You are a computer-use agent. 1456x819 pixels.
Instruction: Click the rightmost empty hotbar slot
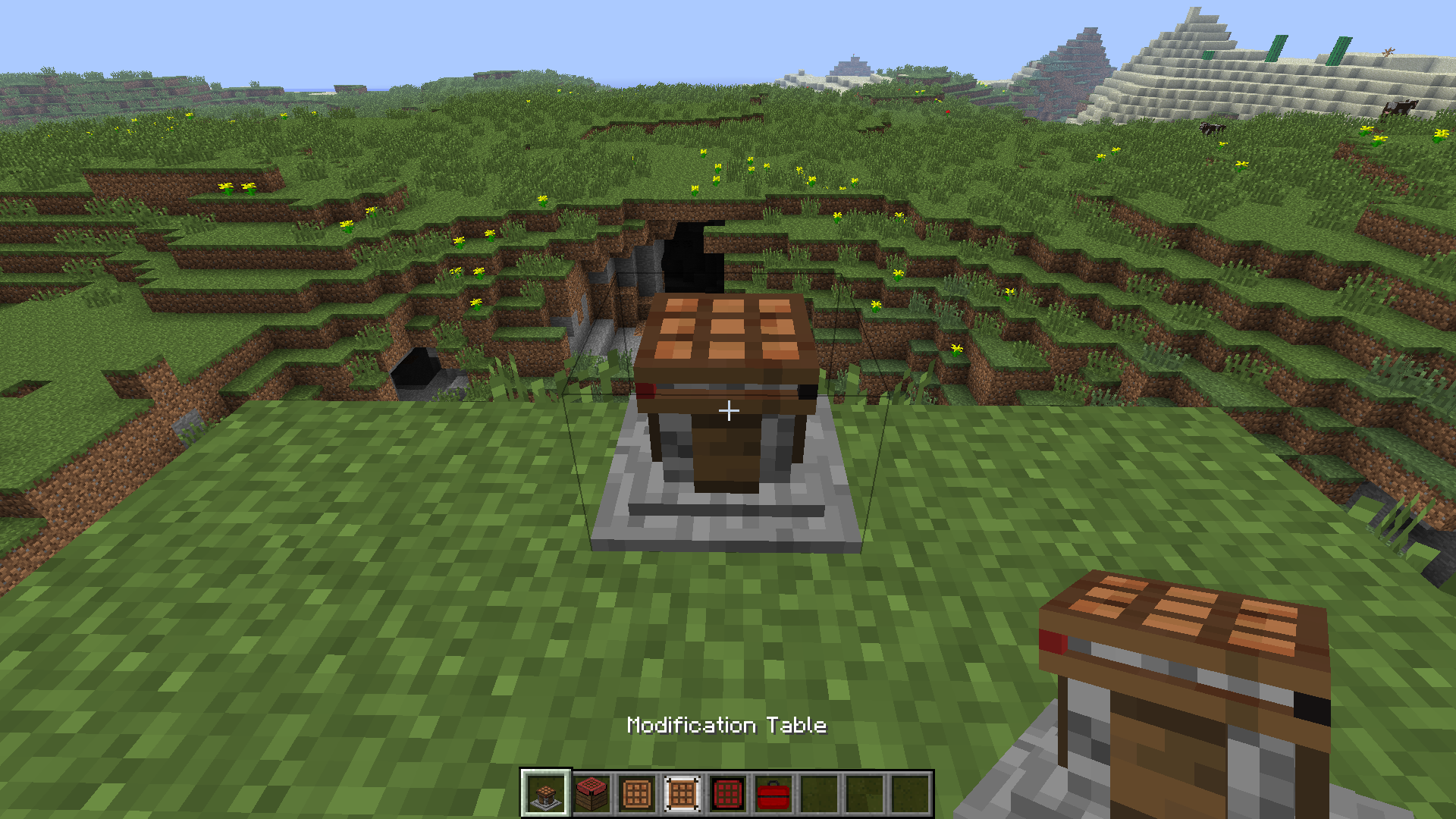tap(909, 795)
